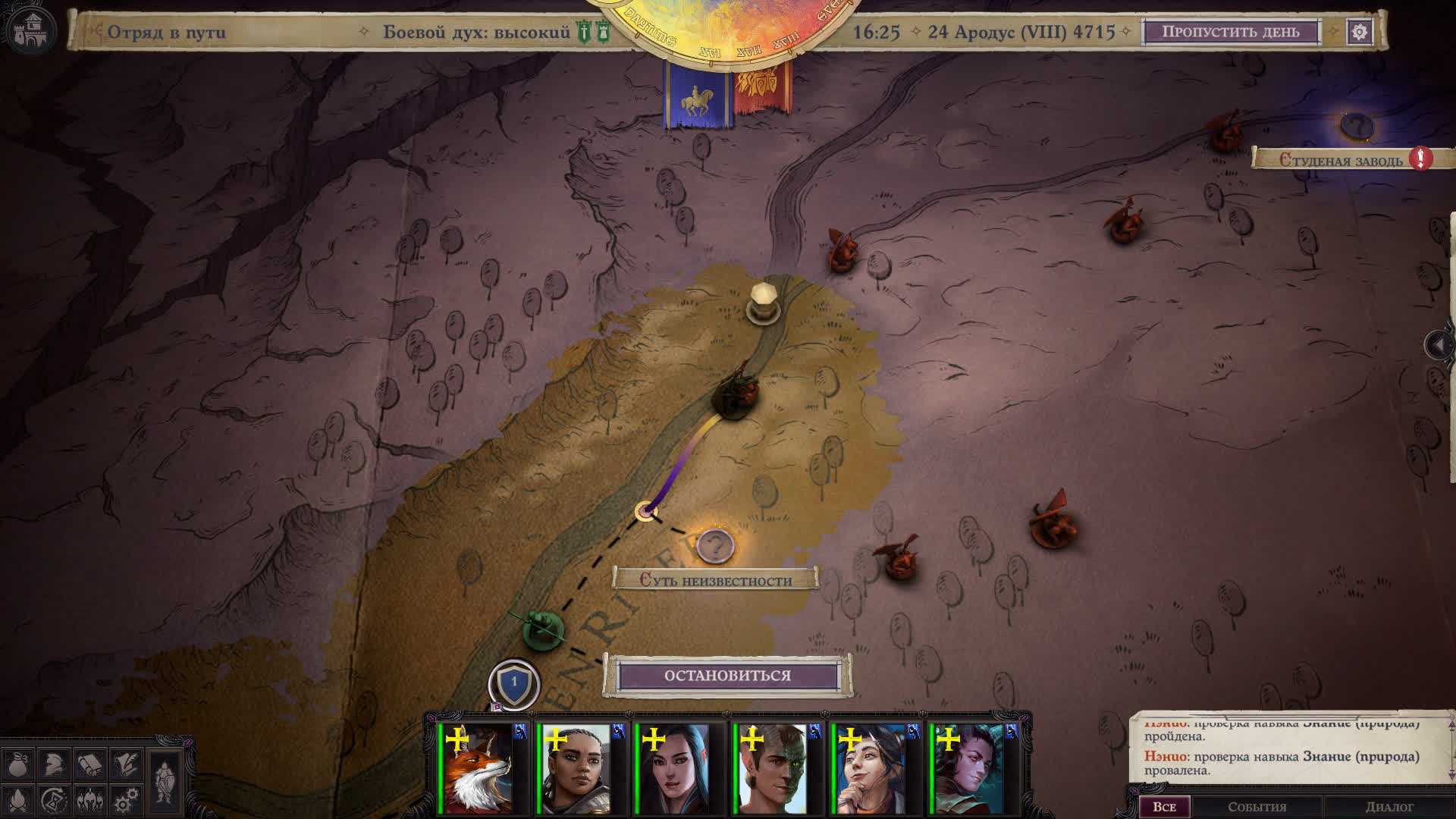The image size is (1456, 819).
Task: Switch log to the События tab
Action: point(1257,807)
